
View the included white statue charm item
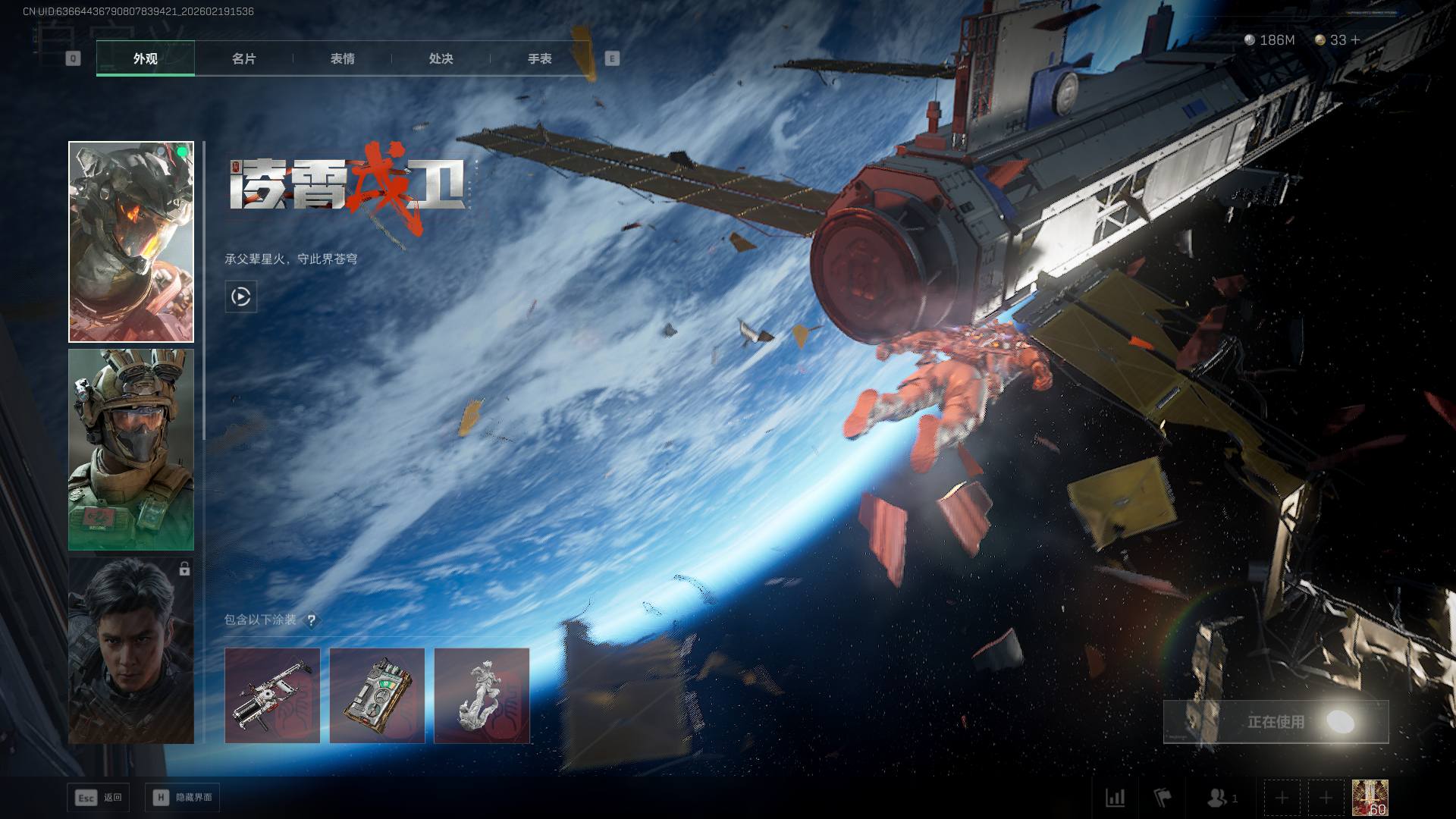482,695
